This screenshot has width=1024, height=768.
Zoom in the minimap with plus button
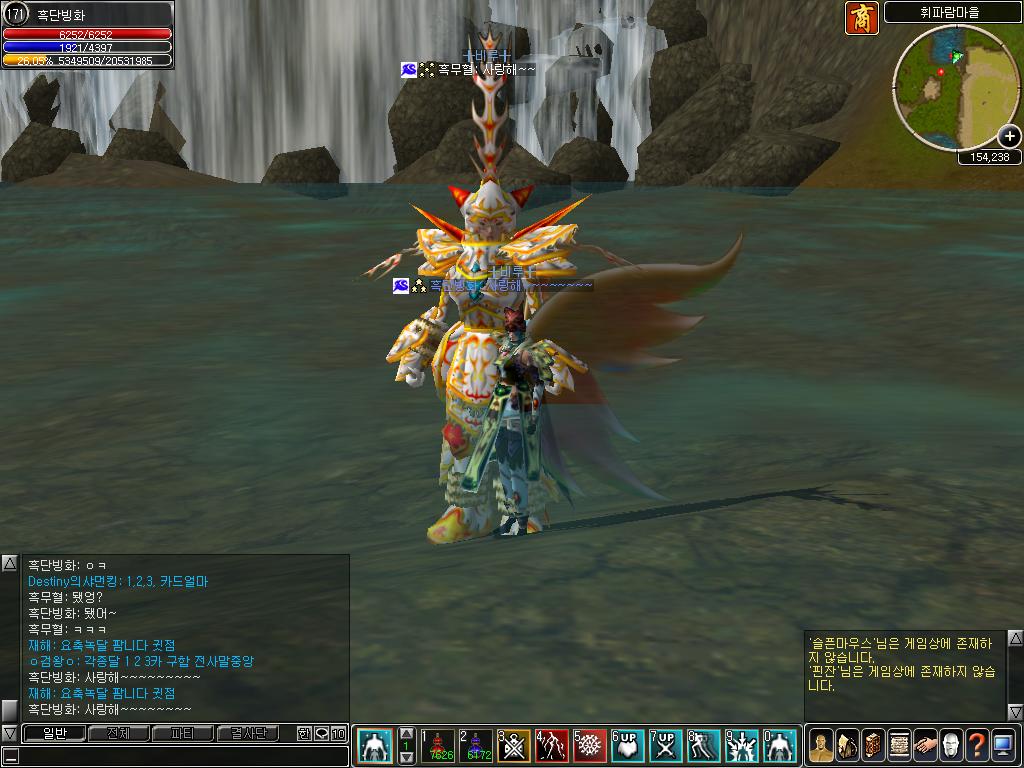1009,137
